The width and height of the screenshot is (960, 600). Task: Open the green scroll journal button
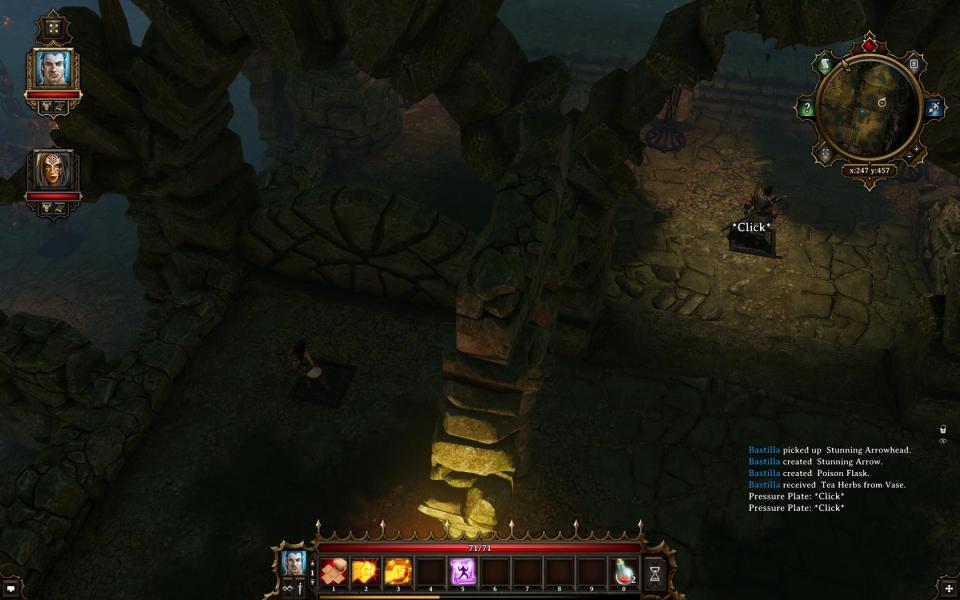[826, 65]
